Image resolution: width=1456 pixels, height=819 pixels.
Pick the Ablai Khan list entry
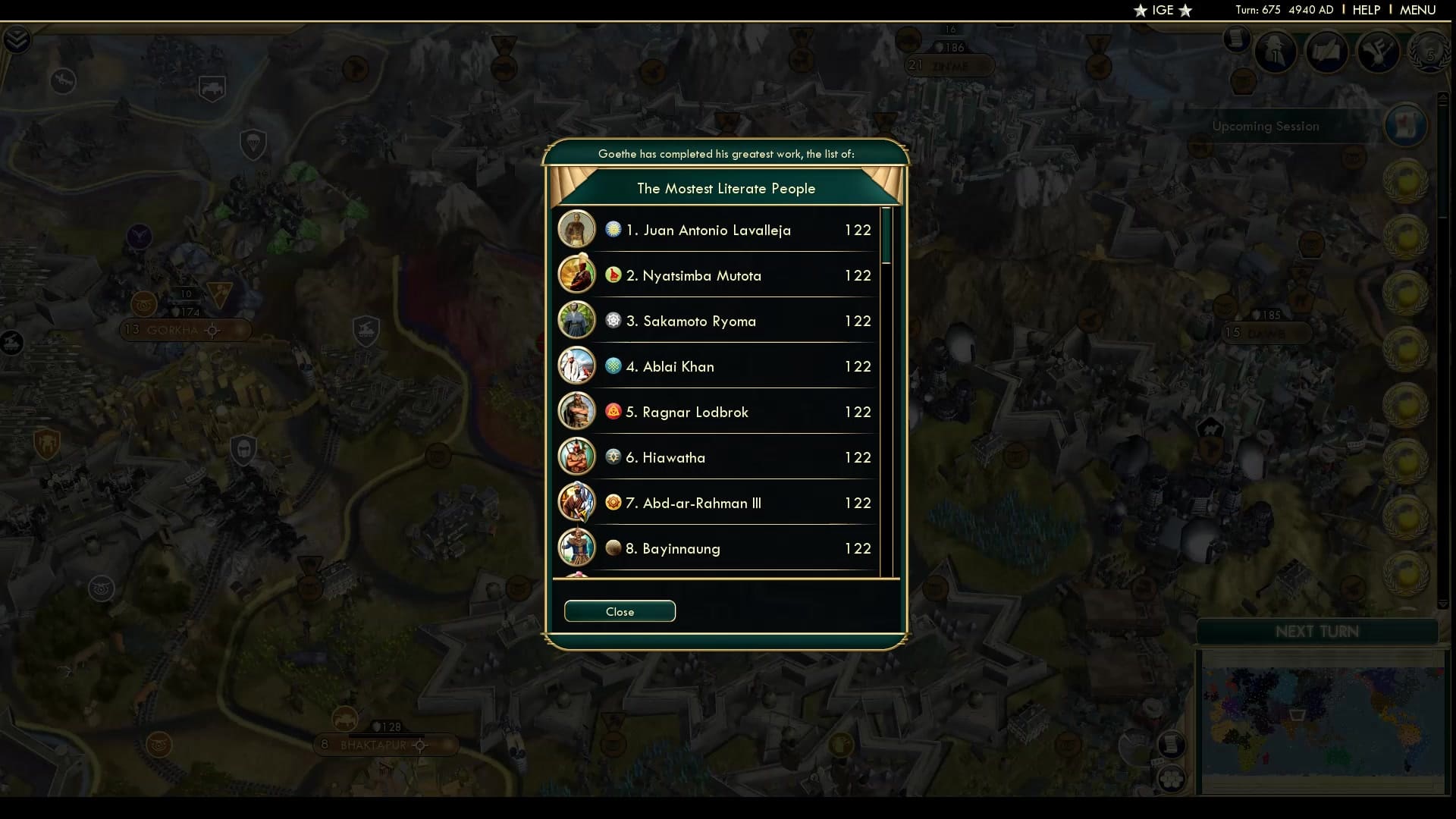click(x=717, y=366)
